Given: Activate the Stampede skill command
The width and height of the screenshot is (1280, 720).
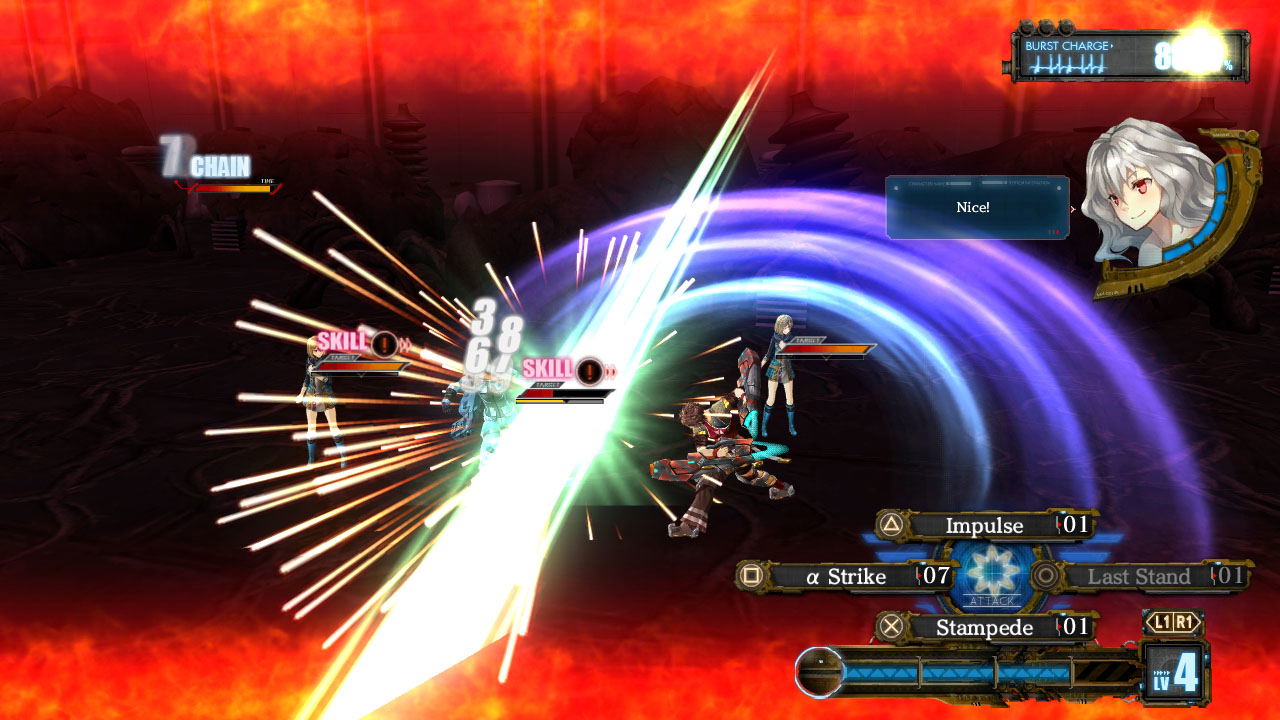Looking at the screenshot, I should tap(985, 627).
